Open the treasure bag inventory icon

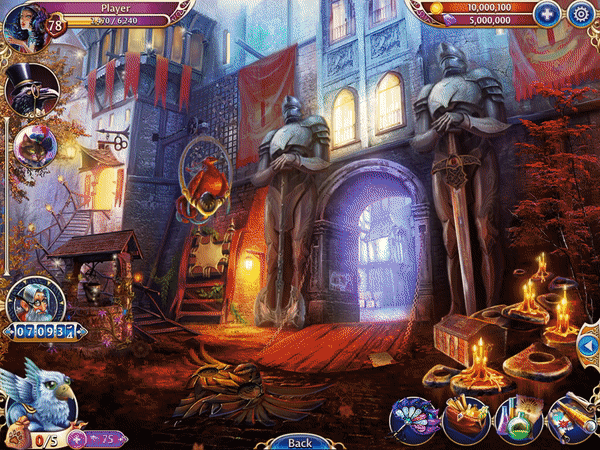click(465, 416)
